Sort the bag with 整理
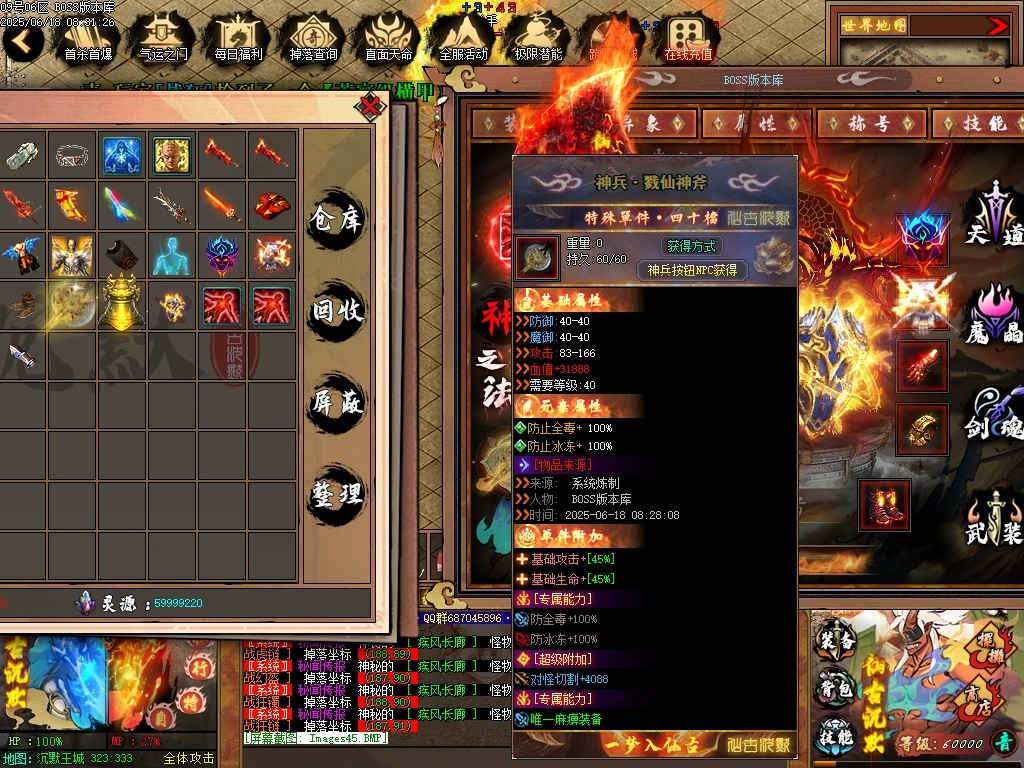The image size is (1024, 768). click(337, 494)
